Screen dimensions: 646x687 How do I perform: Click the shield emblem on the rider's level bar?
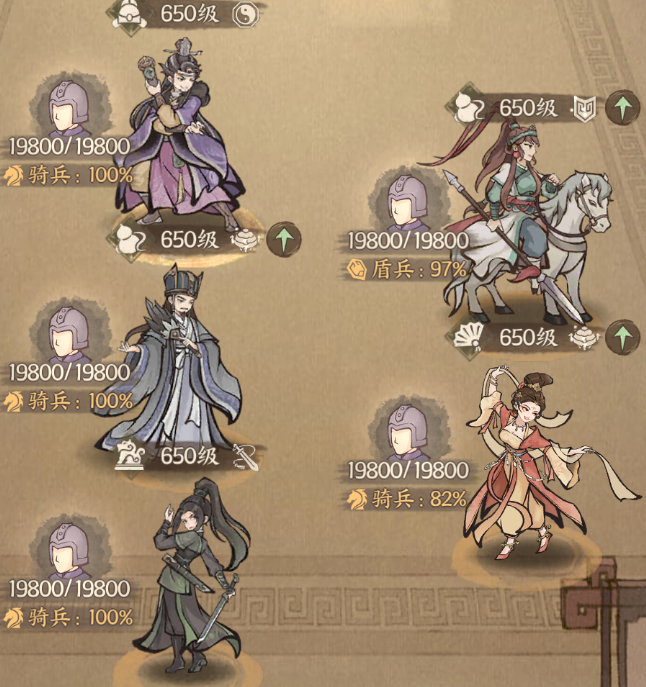(584, 107)
